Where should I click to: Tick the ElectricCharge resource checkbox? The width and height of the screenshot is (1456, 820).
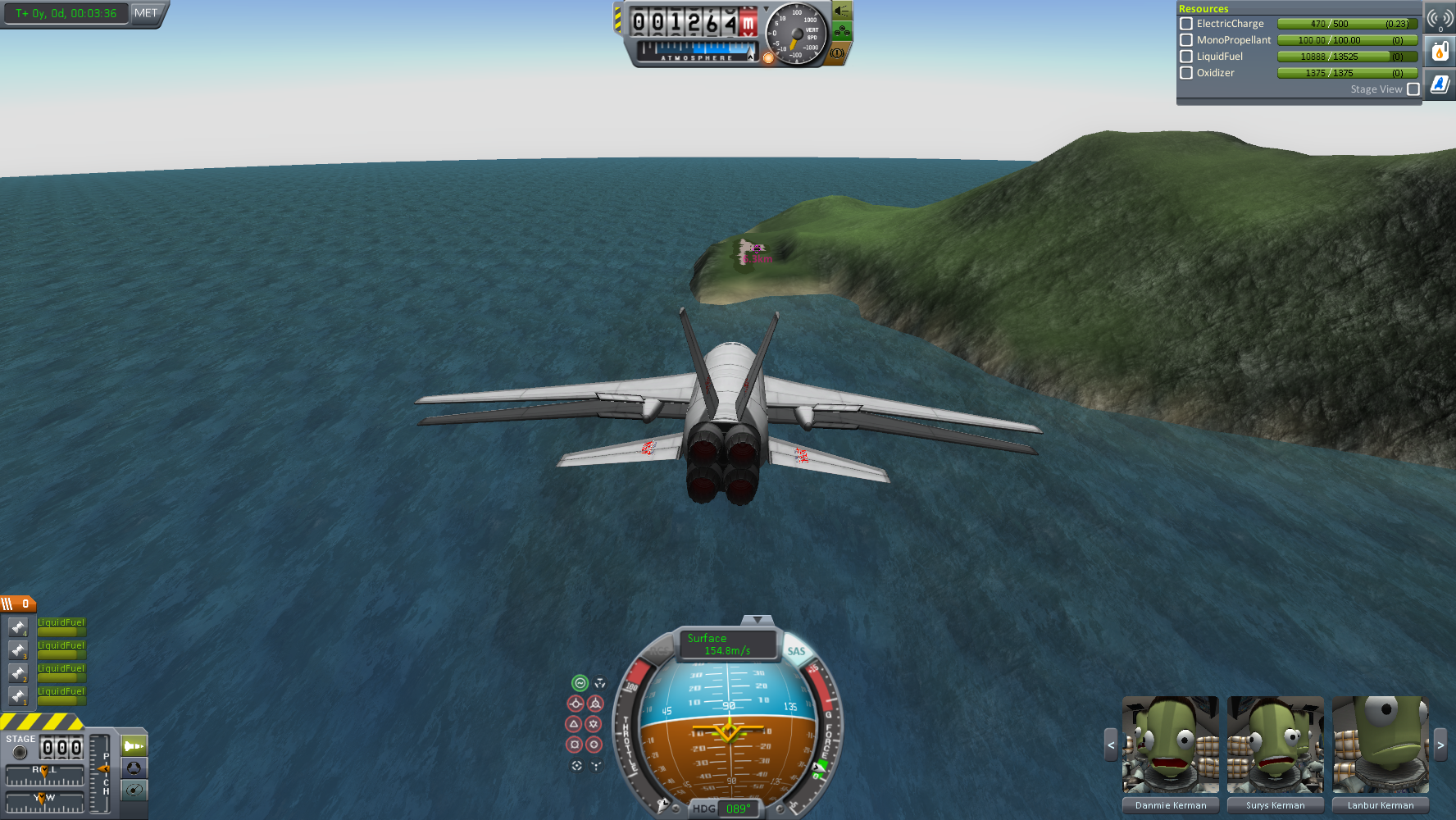pos(1186,24)
